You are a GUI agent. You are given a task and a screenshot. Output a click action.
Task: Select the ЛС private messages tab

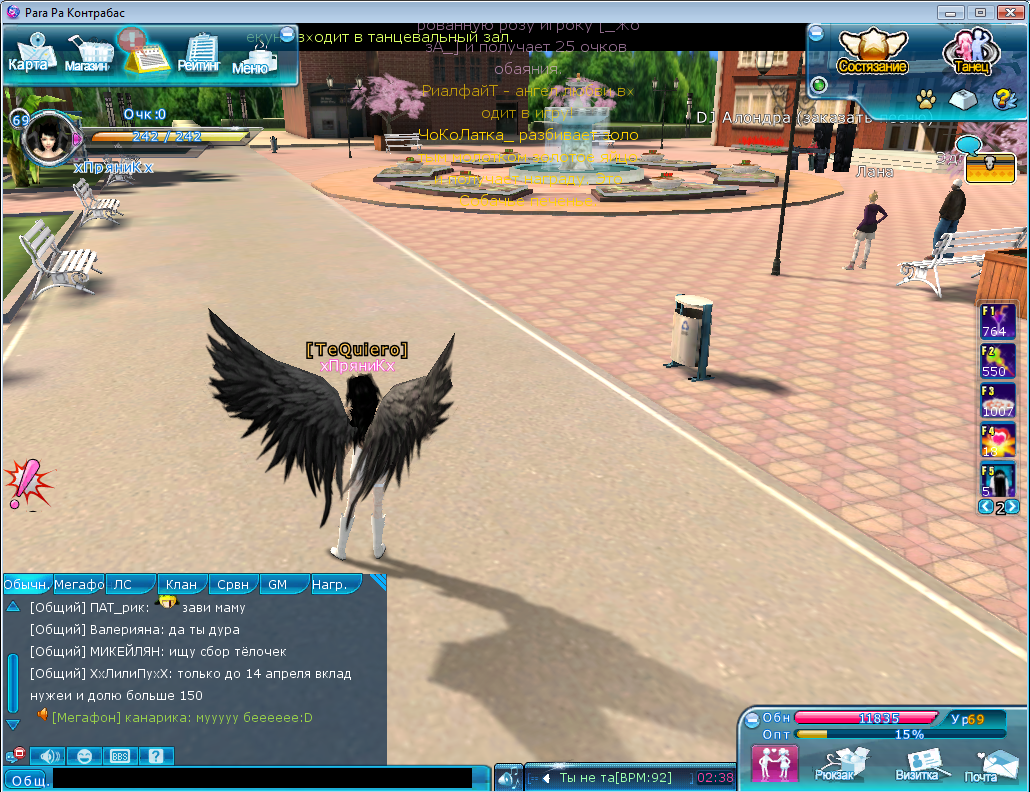coord(131,584)
